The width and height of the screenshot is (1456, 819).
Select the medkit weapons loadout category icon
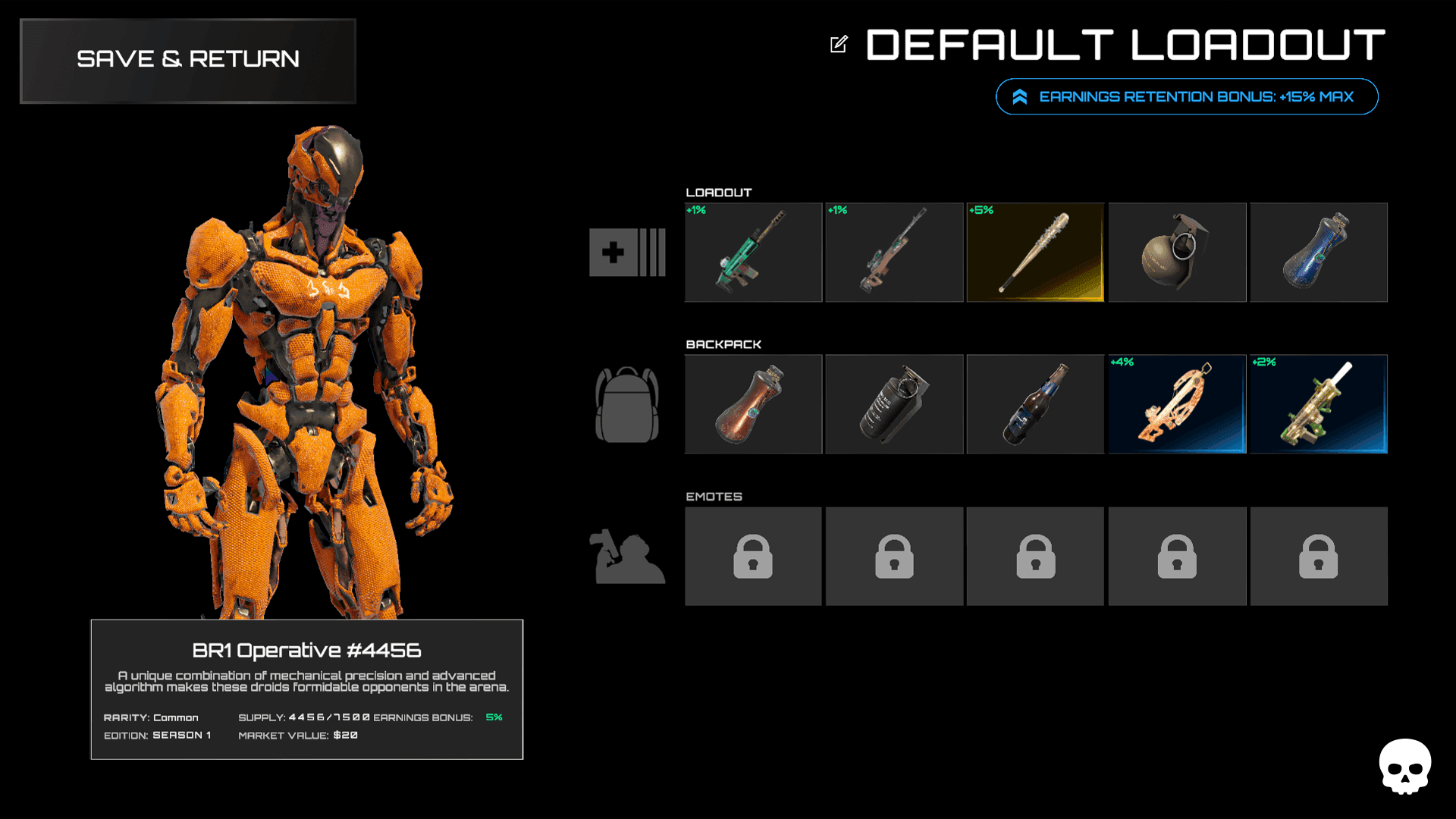click(x=626, y=252)
